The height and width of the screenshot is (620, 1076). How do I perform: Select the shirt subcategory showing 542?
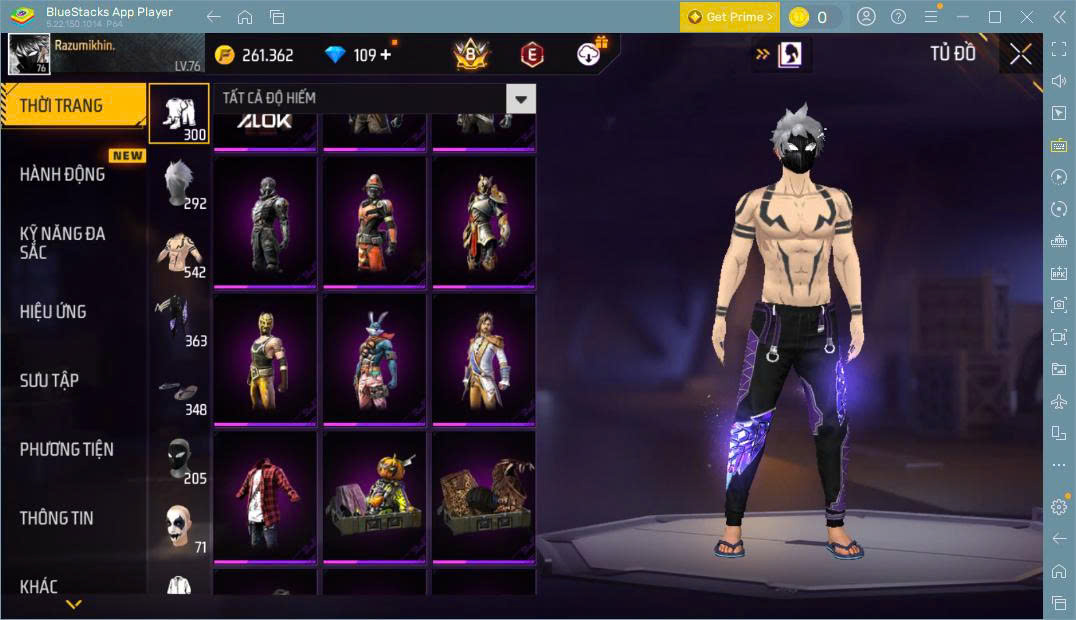click(179, 253)
